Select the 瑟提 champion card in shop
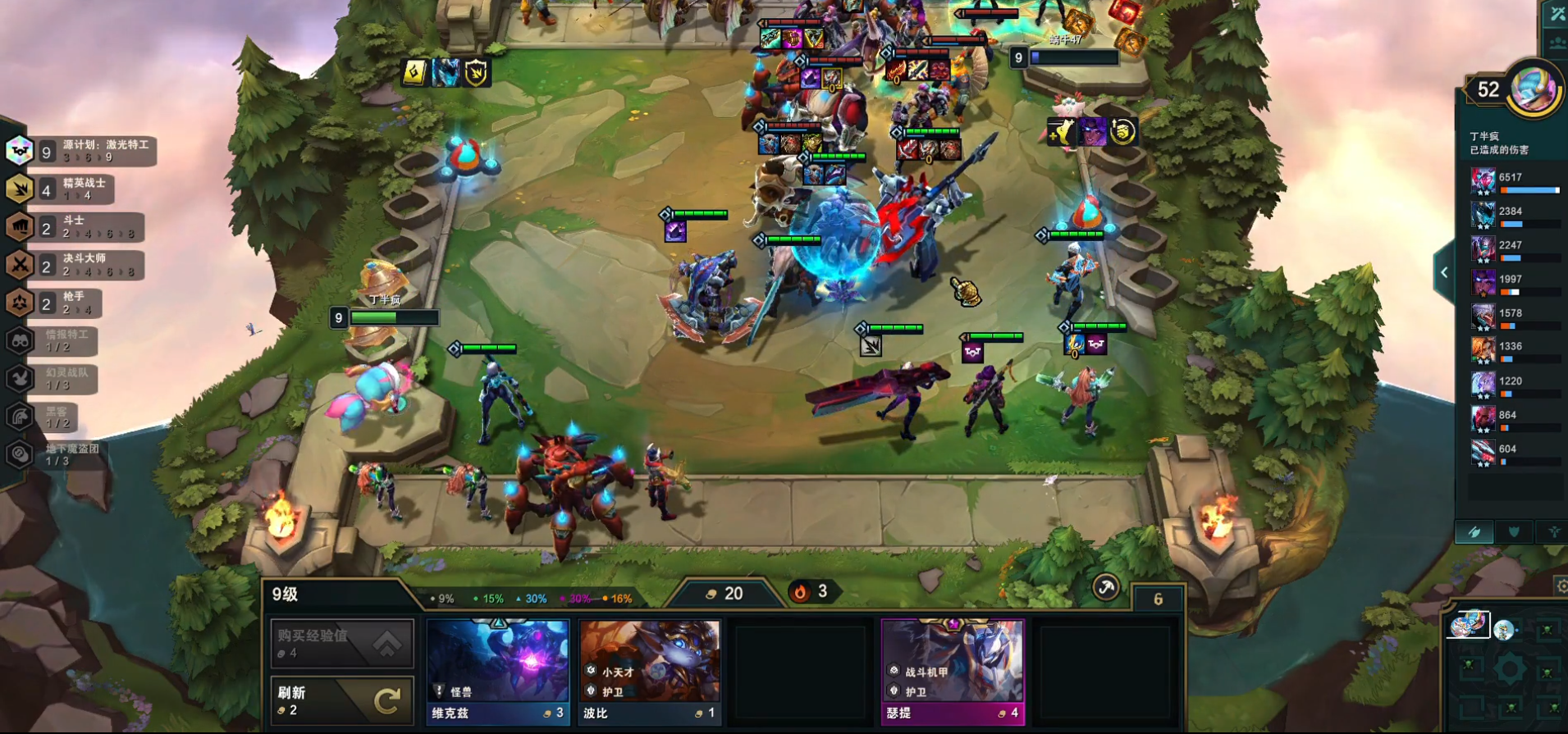Screen dimensions: 1568x734 pos(953,672)
